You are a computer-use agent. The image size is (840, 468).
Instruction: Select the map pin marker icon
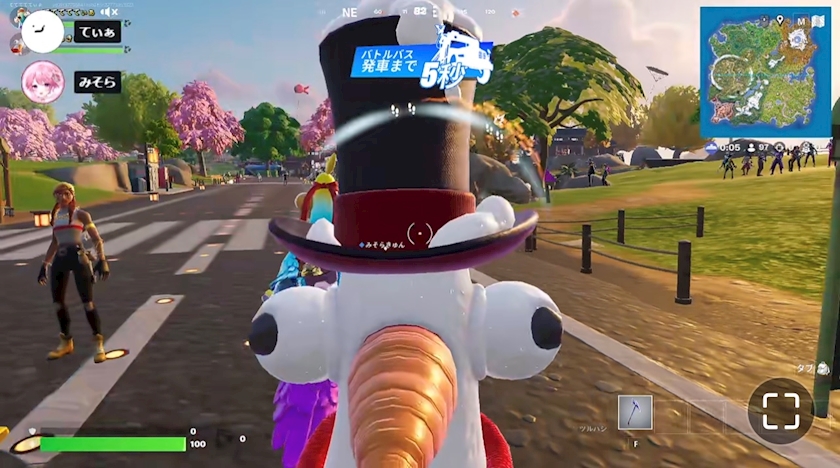(779, 19)
